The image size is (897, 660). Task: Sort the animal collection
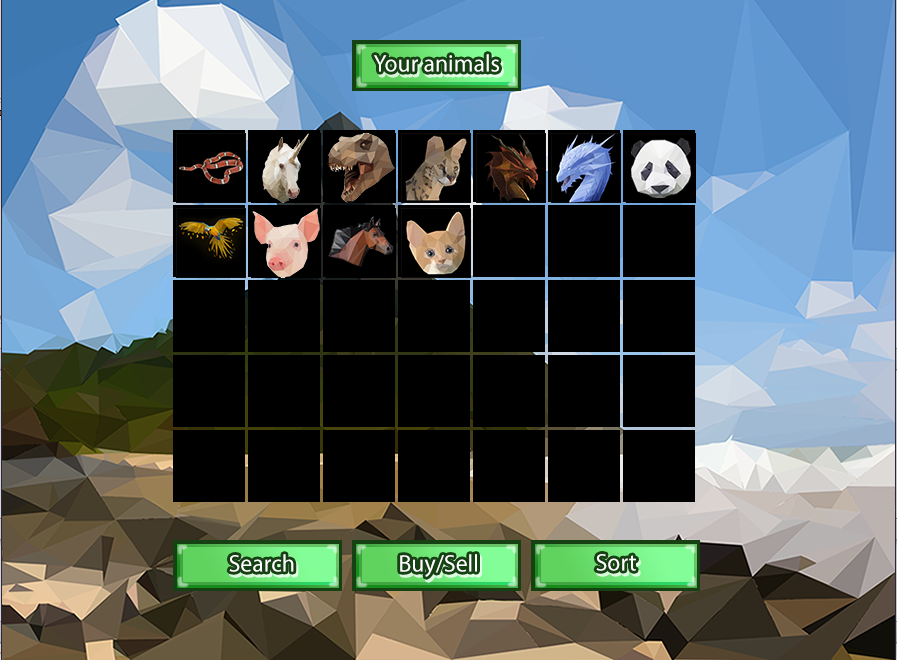coord(615,565)
